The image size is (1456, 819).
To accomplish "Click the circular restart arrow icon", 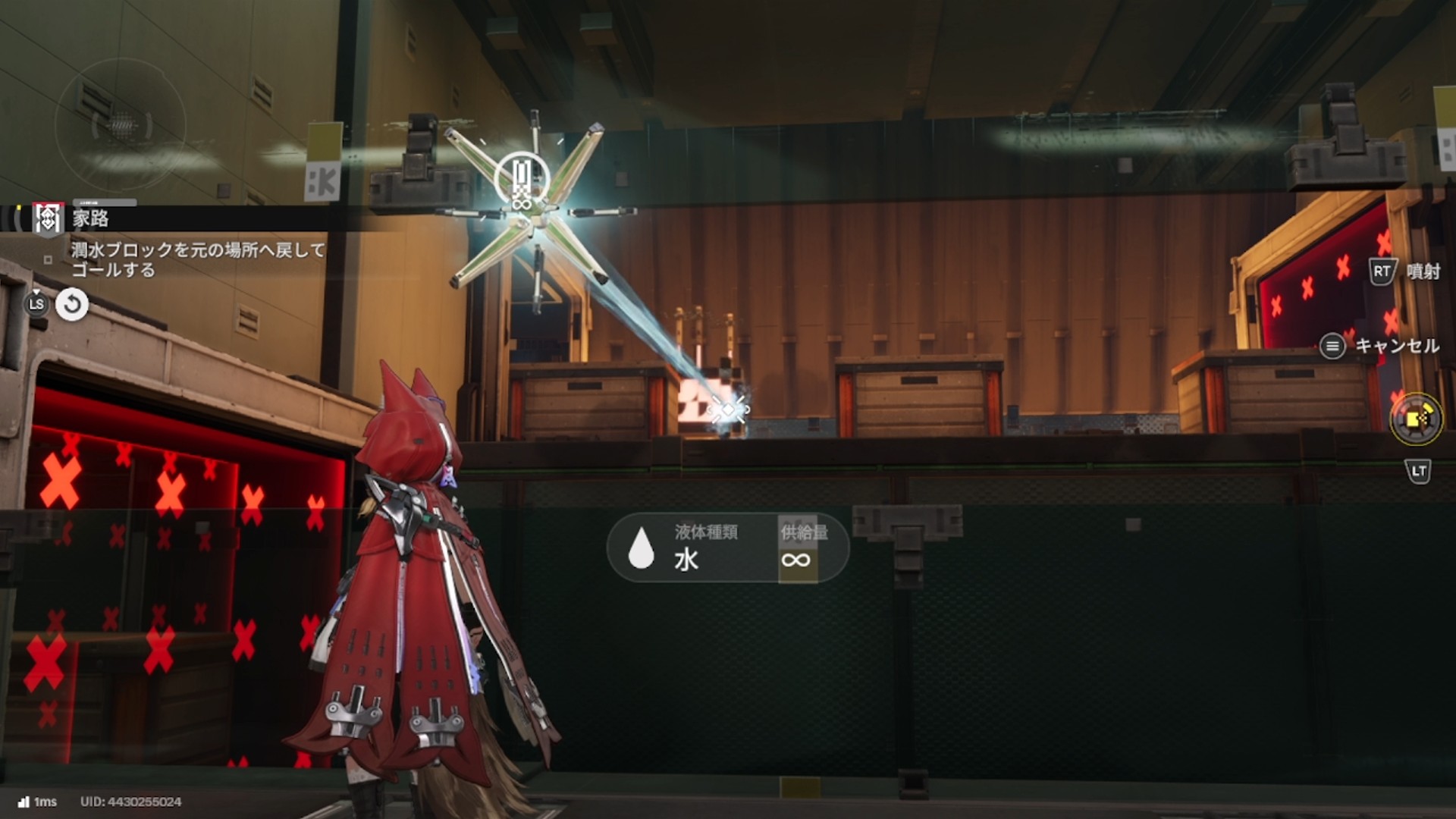I will point(72,305).
